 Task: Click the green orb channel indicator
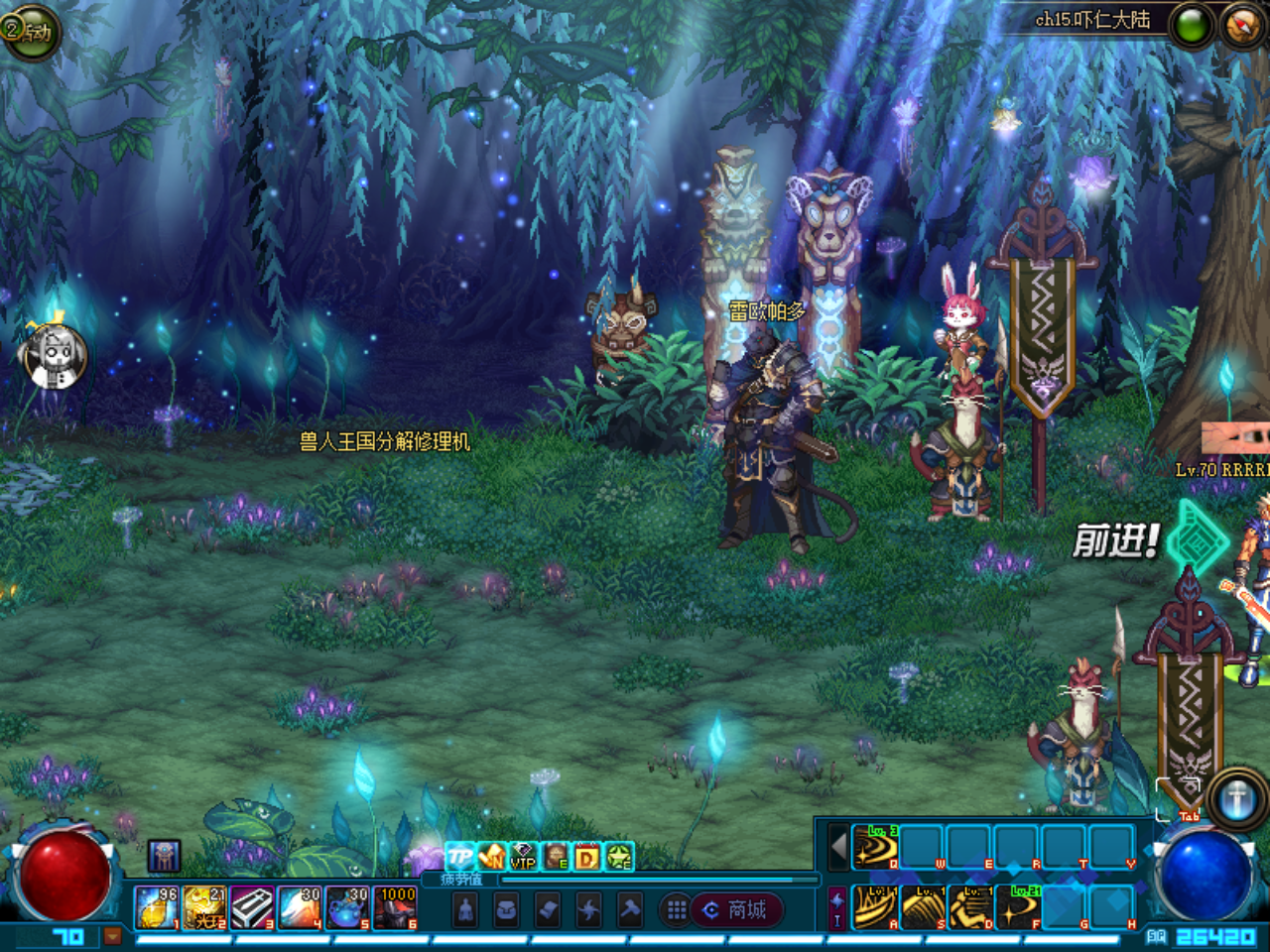[x=1192, y=27]
